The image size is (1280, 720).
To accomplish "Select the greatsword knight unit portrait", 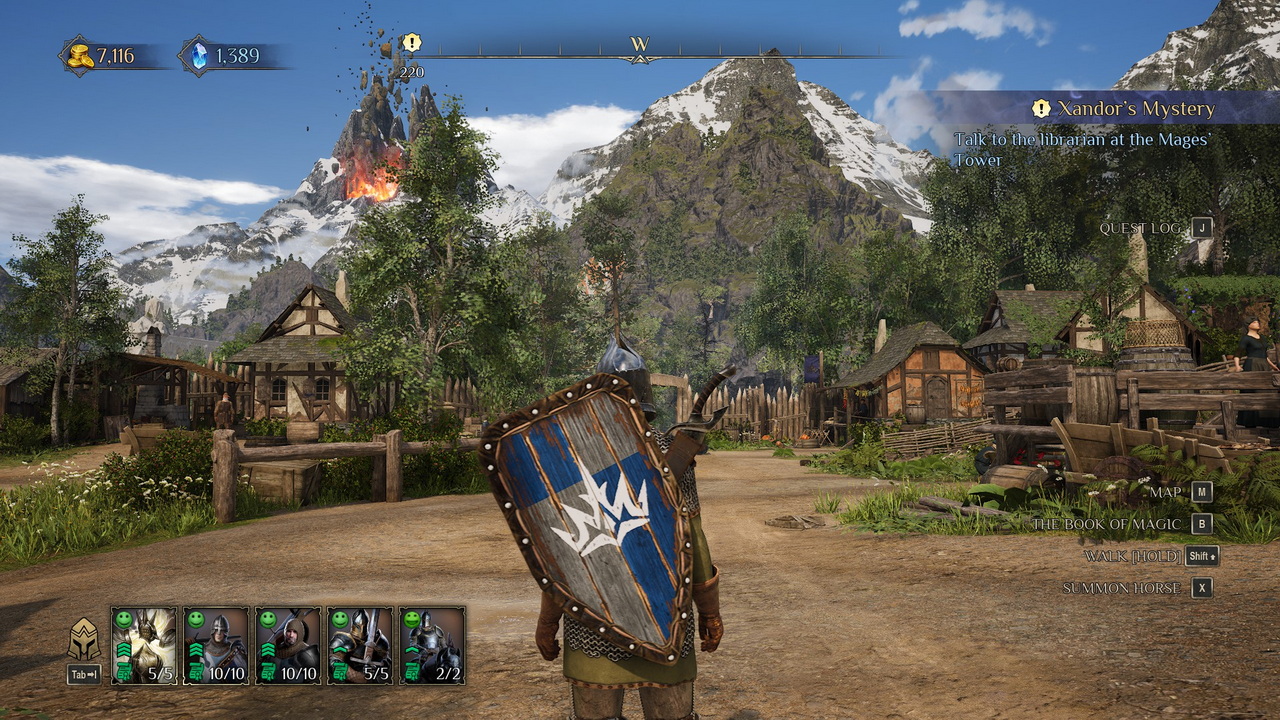I will point(360,645).
